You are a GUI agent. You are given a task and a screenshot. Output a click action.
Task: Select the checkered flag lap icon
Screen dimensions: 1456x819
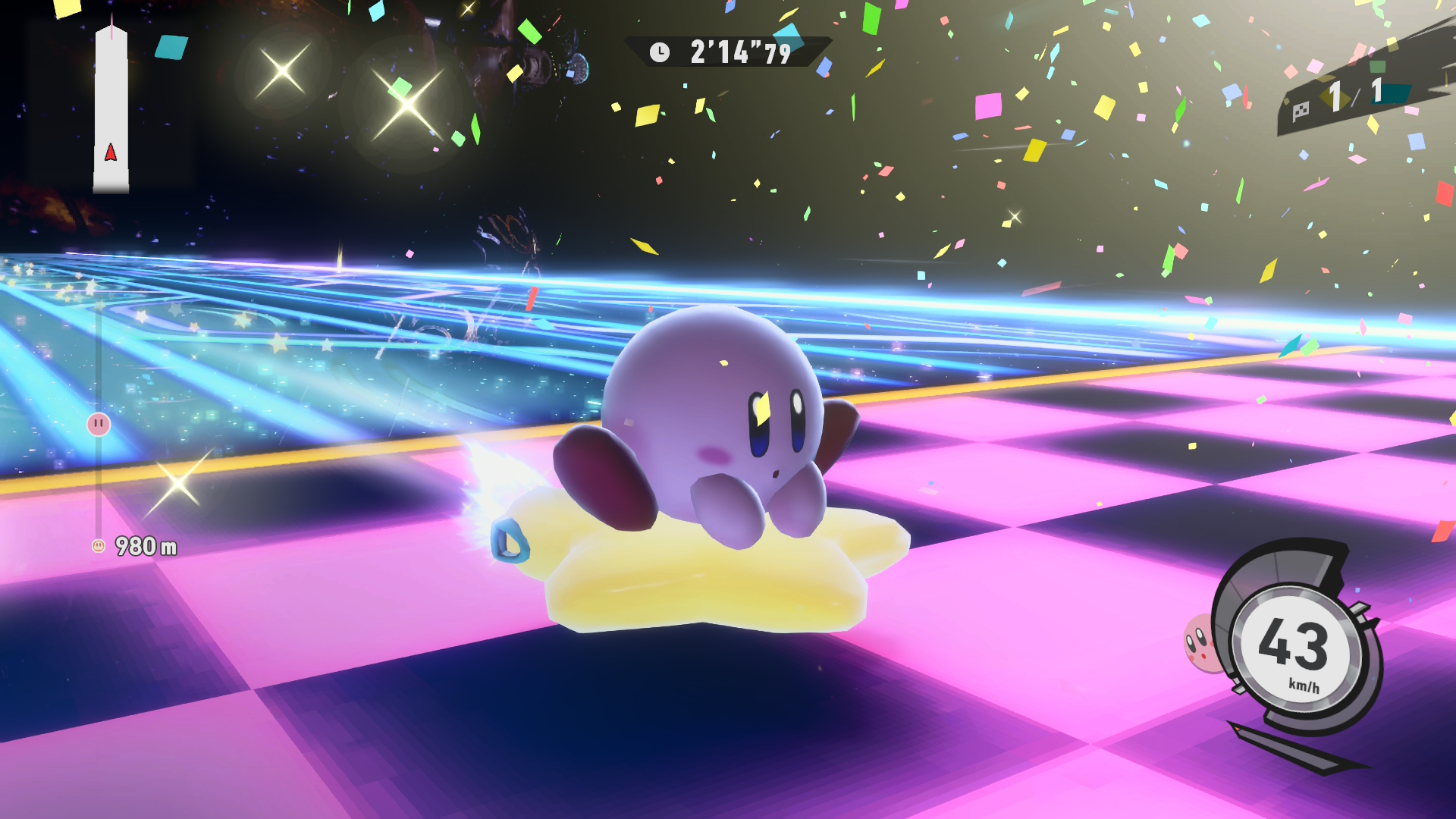1301,111
